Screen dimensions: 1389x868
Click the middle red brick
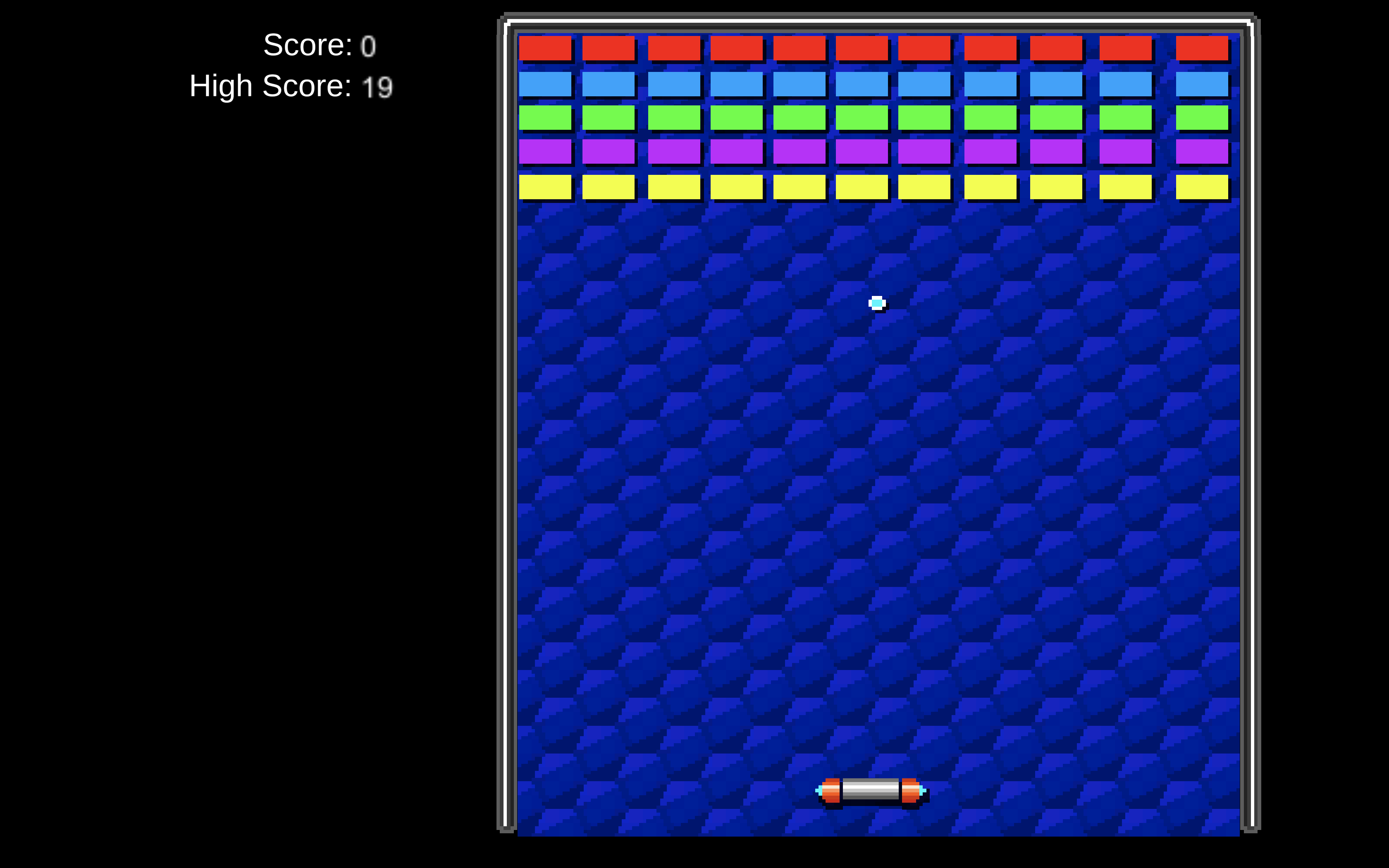coord(863,49)
